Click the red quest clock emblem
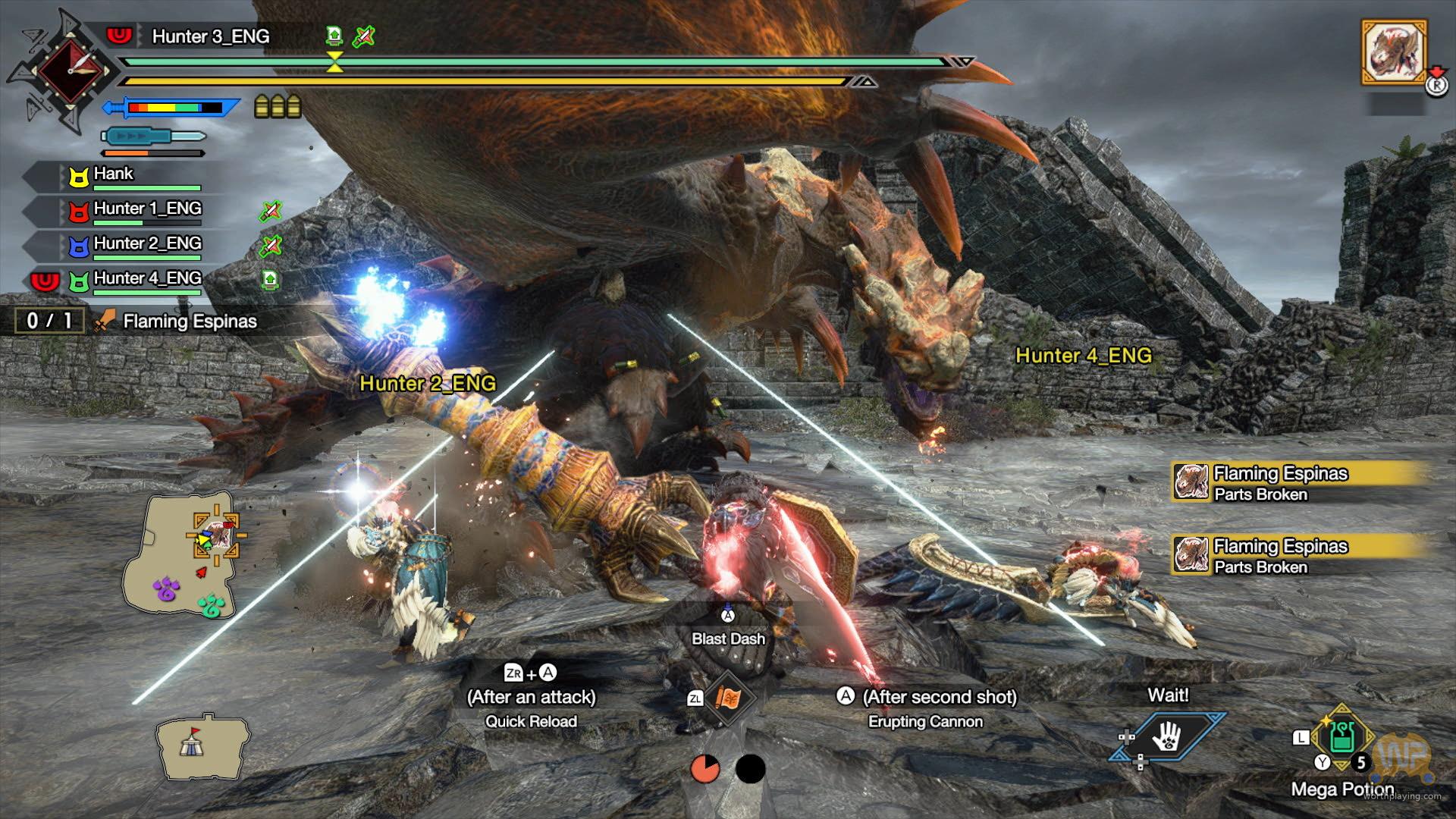Image resolution: width=1456 pixels, height=819 pixels. click(70, 70)
